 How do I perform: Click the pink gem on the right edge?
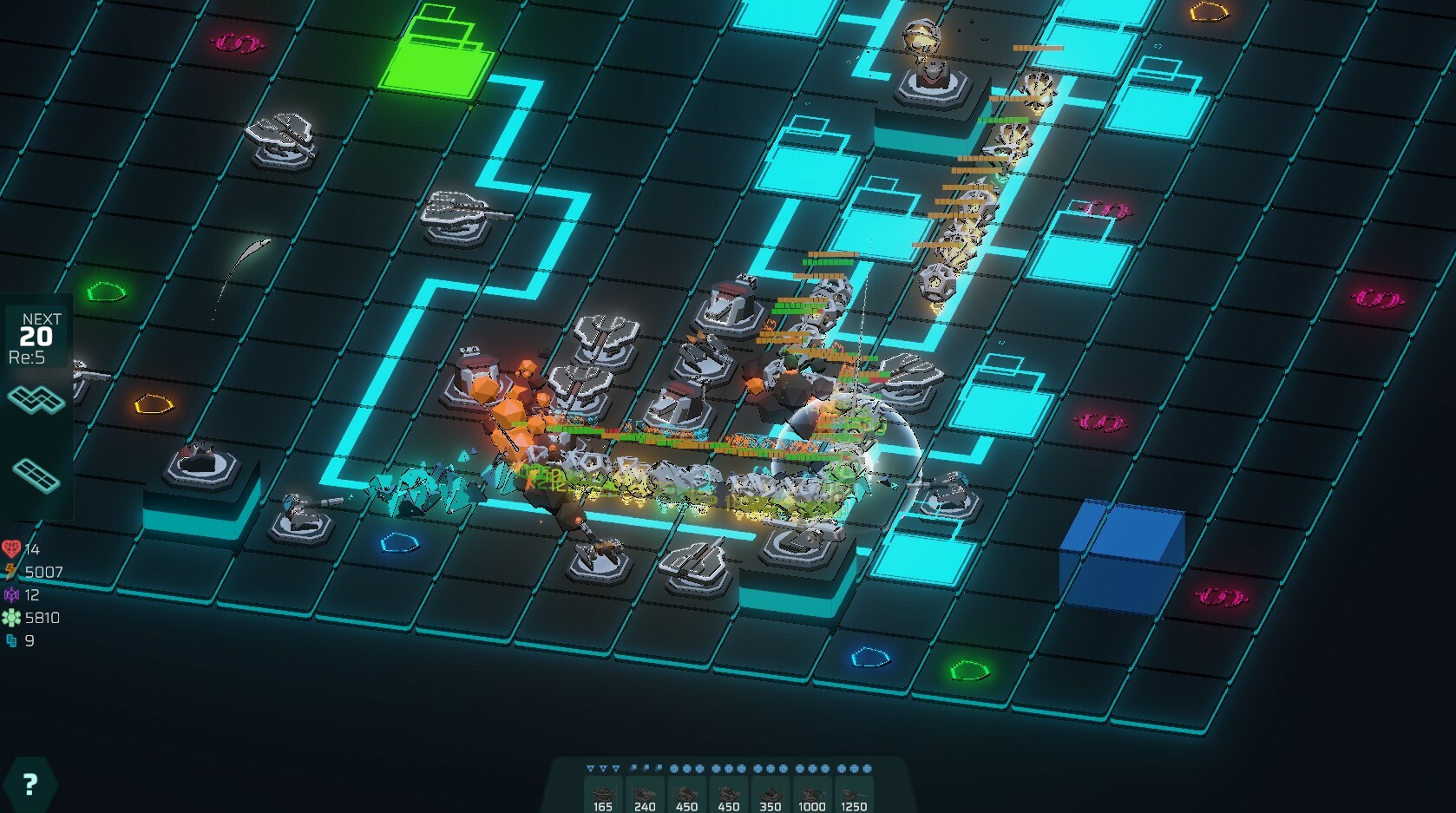tap(1377, 300)
